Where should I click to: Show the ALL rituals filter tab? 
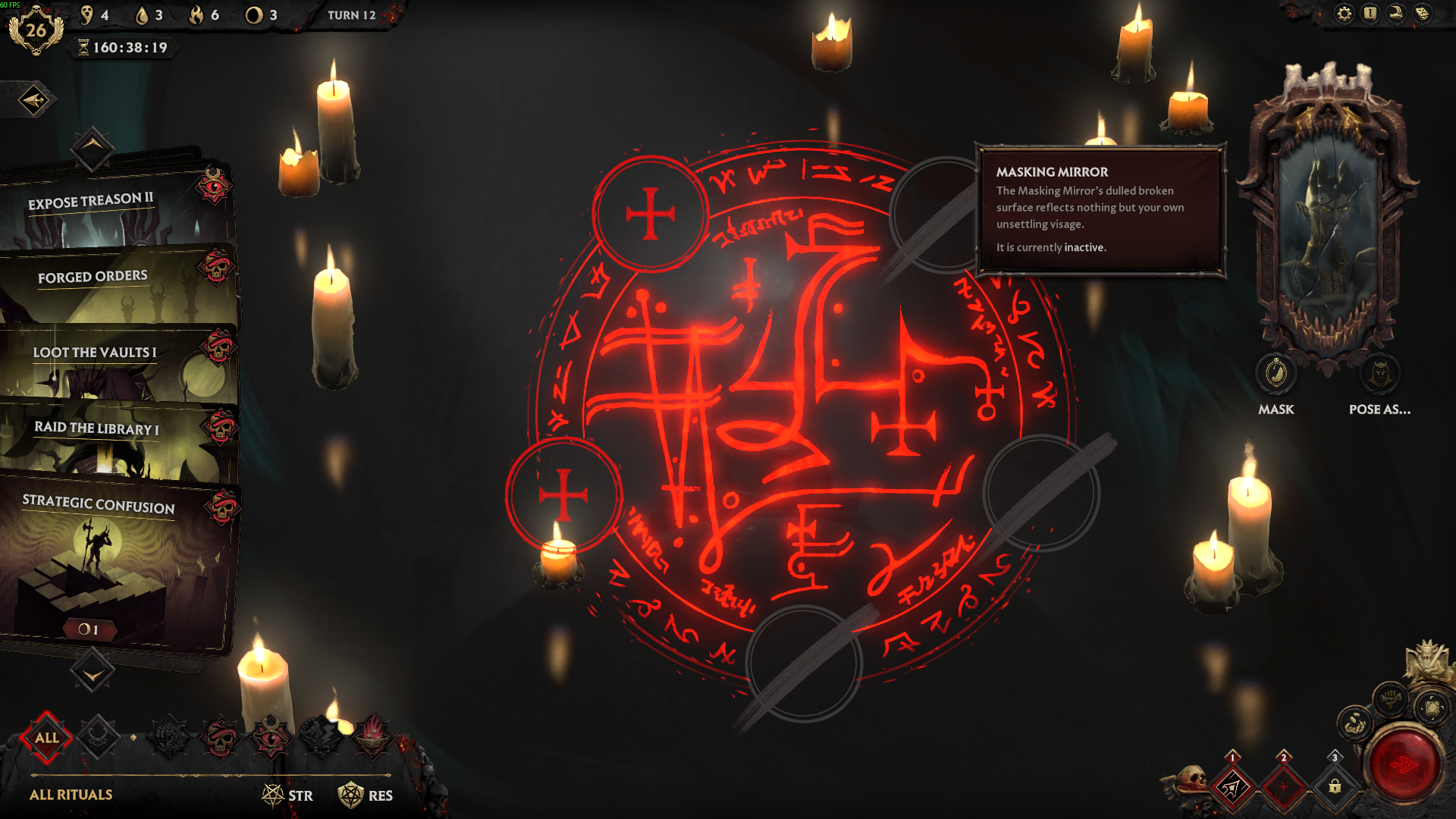click(47, 737)
